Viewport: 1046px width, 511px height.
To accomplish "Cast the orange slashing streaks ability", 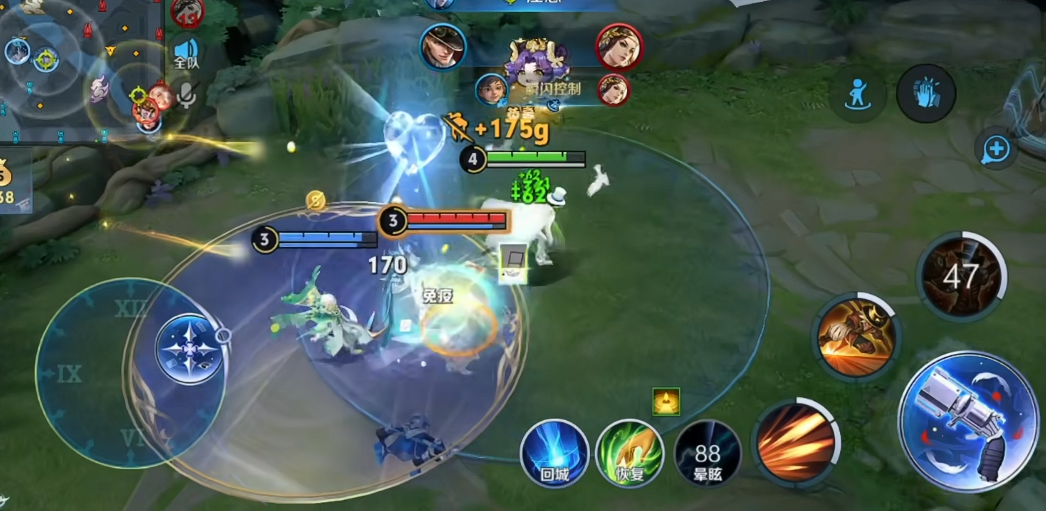I will pos(796,441).
